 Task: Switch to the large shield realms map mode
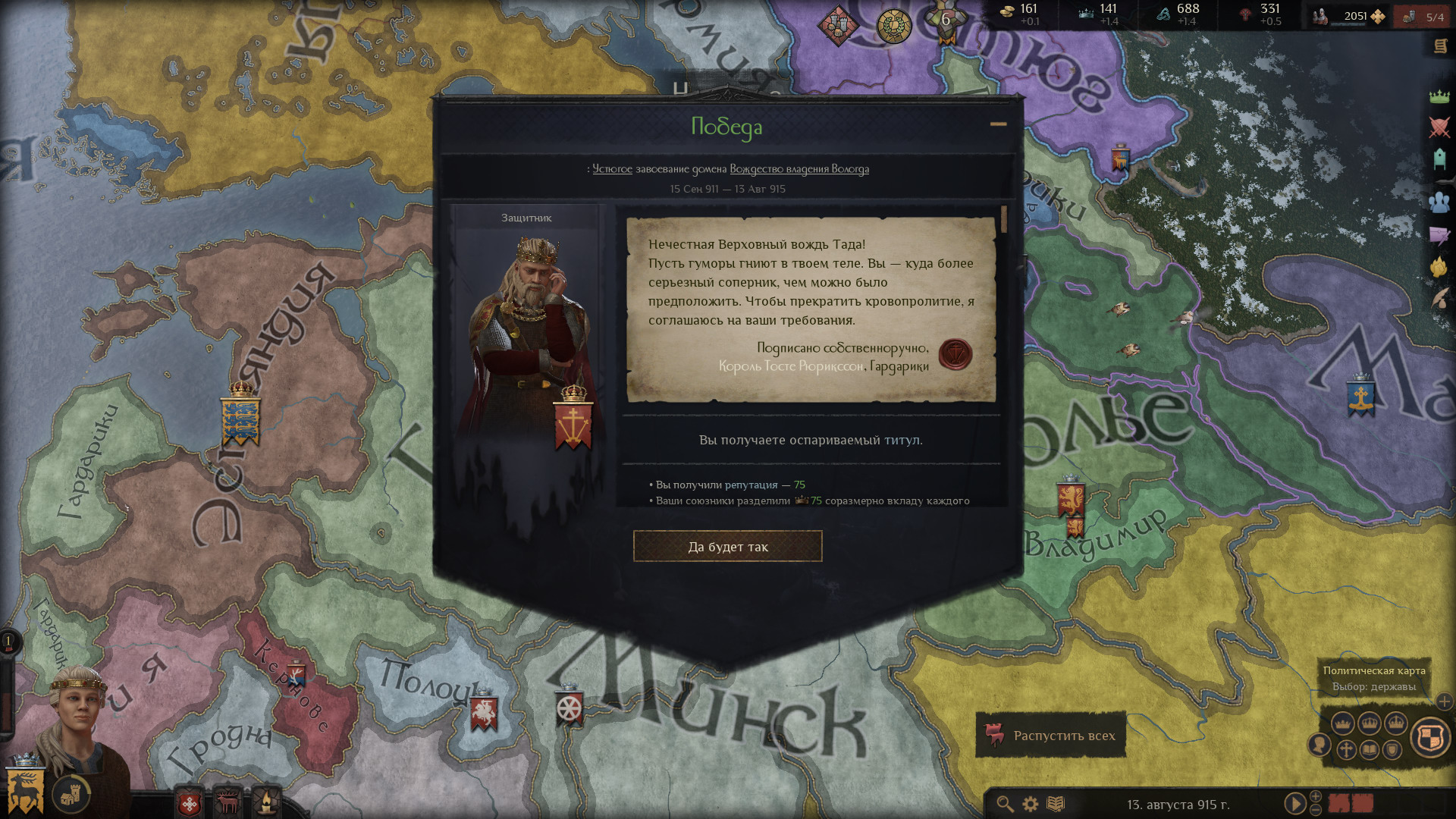[1430, 737]
